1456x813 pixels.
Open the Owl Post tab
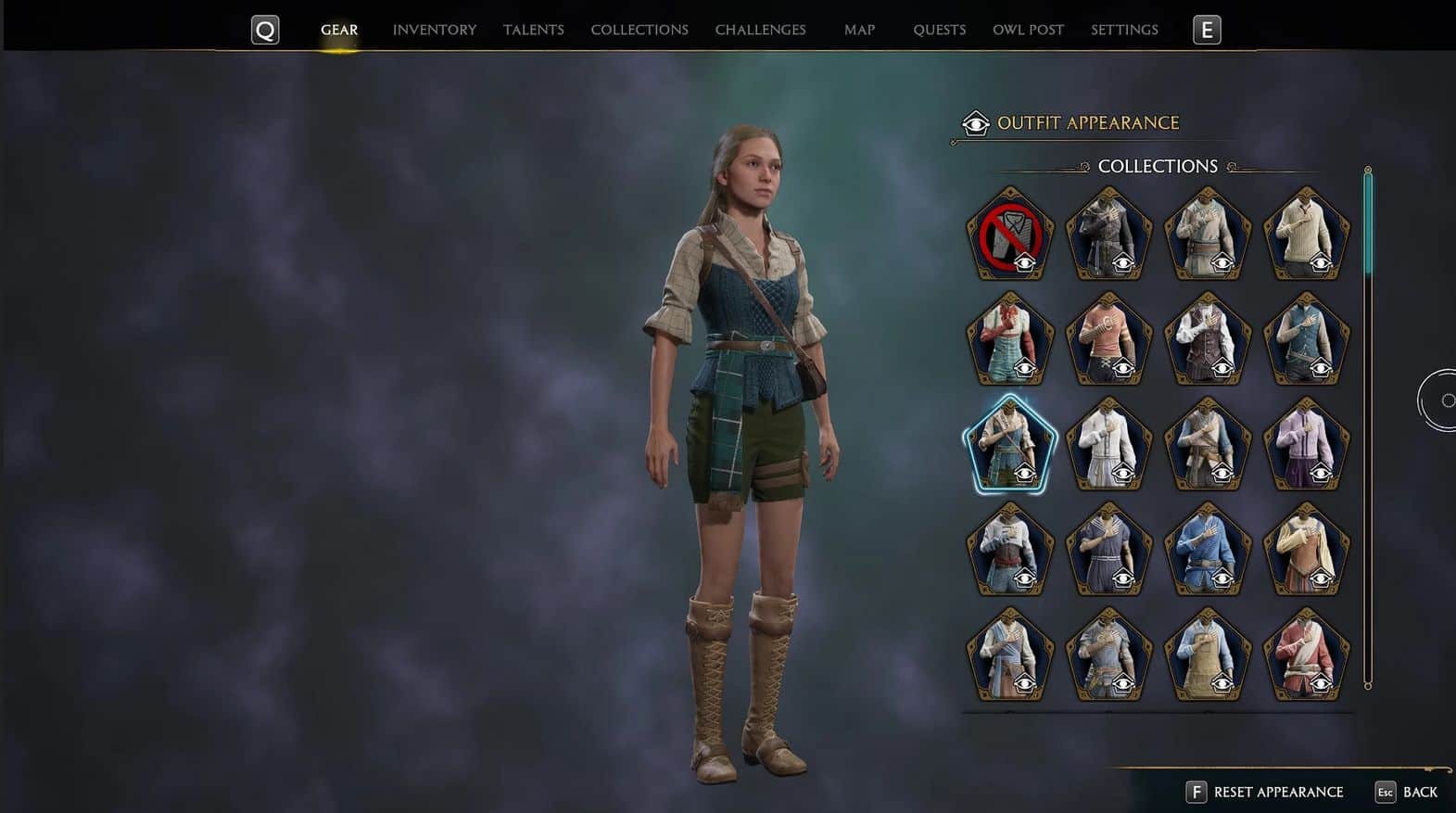coord(1028,30)
